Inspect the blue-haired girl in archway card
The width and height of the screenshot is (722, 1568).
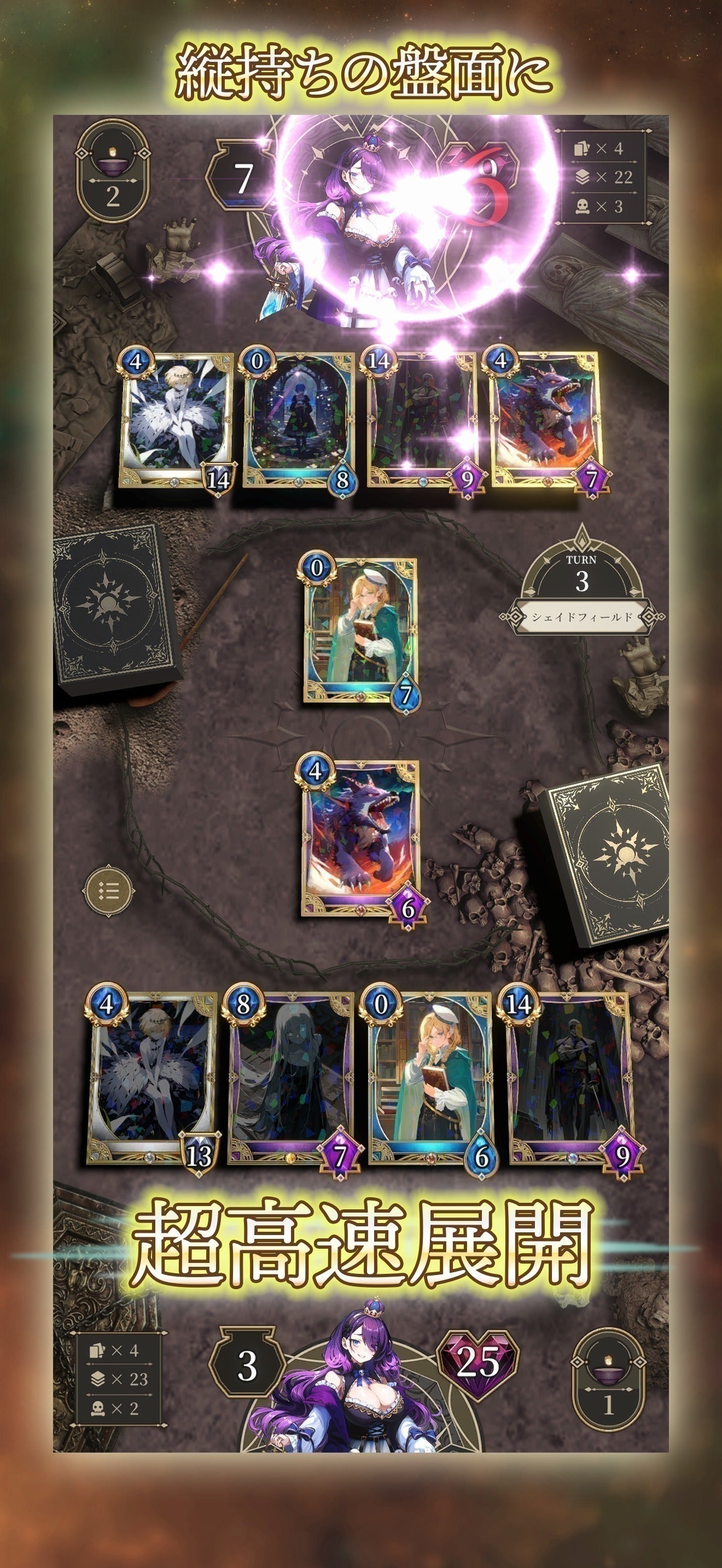[x=298, y=421]
